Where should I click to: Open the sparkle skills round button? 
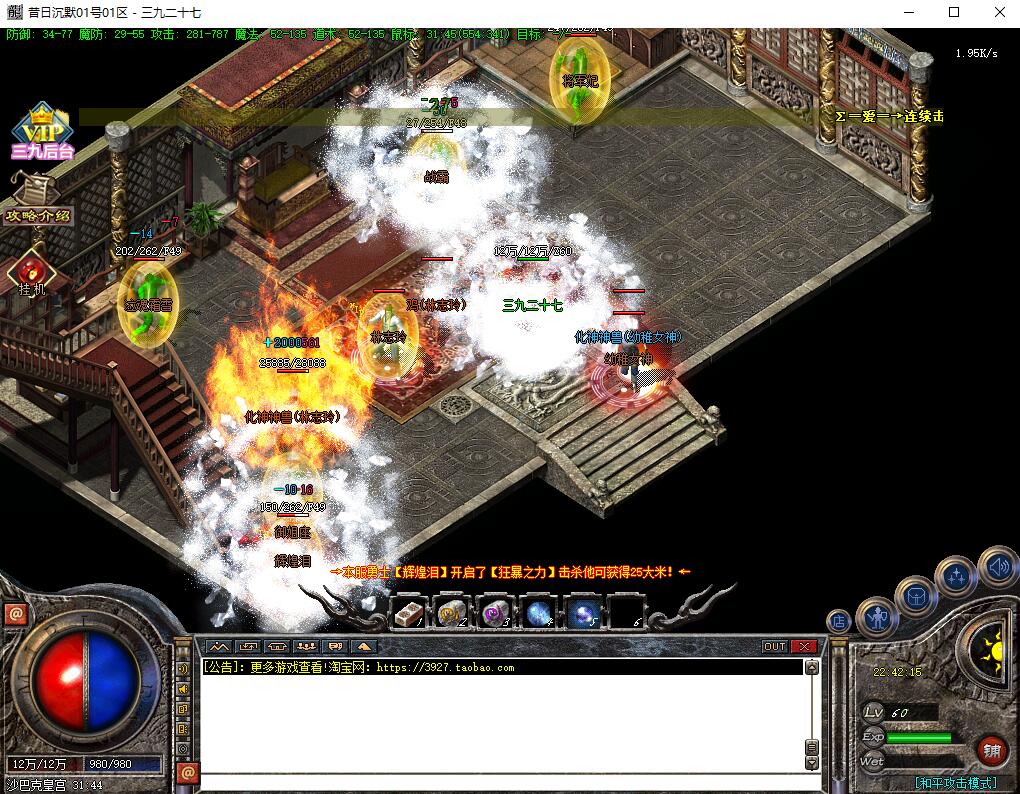pos(955,575)
